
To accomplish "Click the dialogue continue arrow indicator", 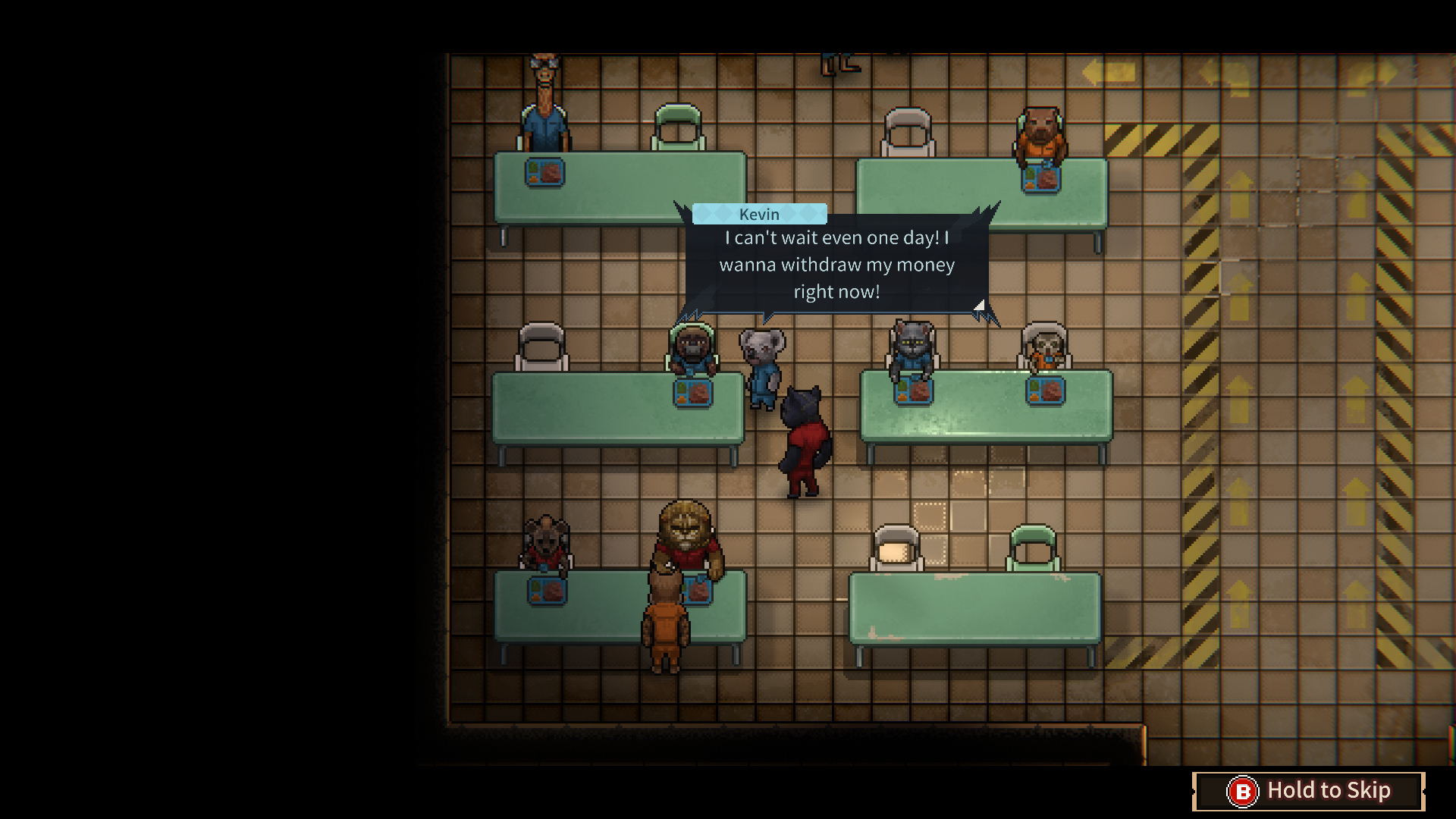I will point(979,305).
